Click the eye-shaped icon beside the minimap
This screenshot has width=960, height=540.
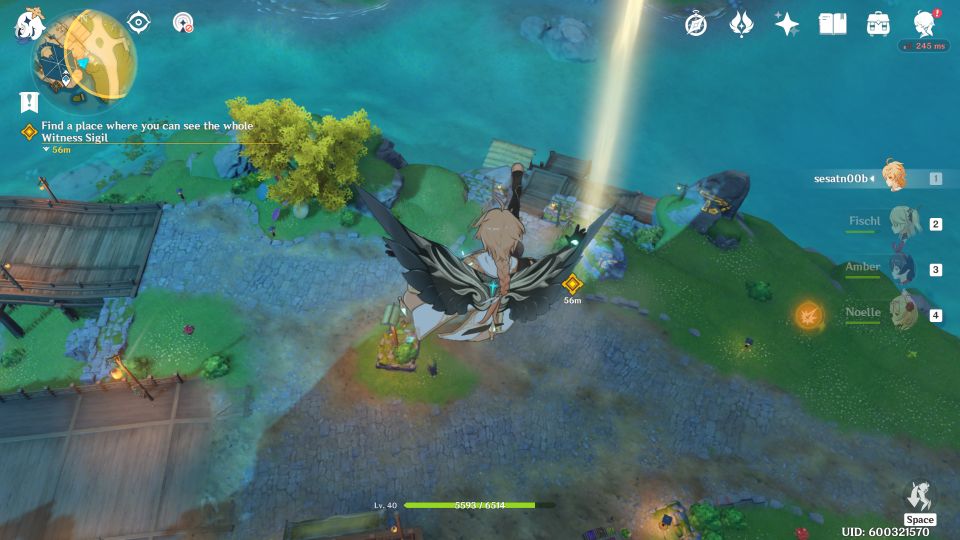click(x=138, y=22)
